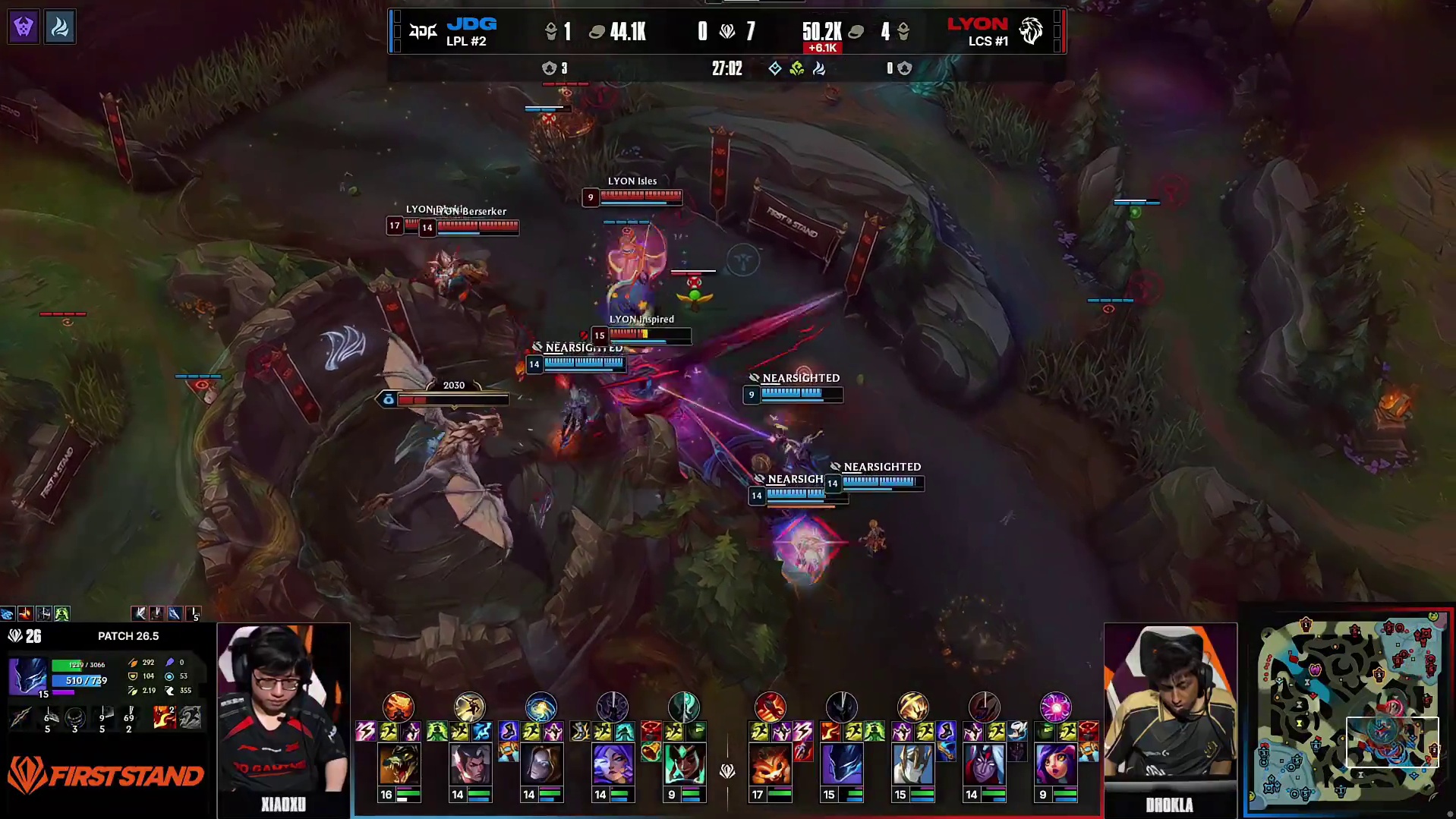Click the red Smite spell icon
Screen dimensions: 1456x819
[x=164, y=716]
